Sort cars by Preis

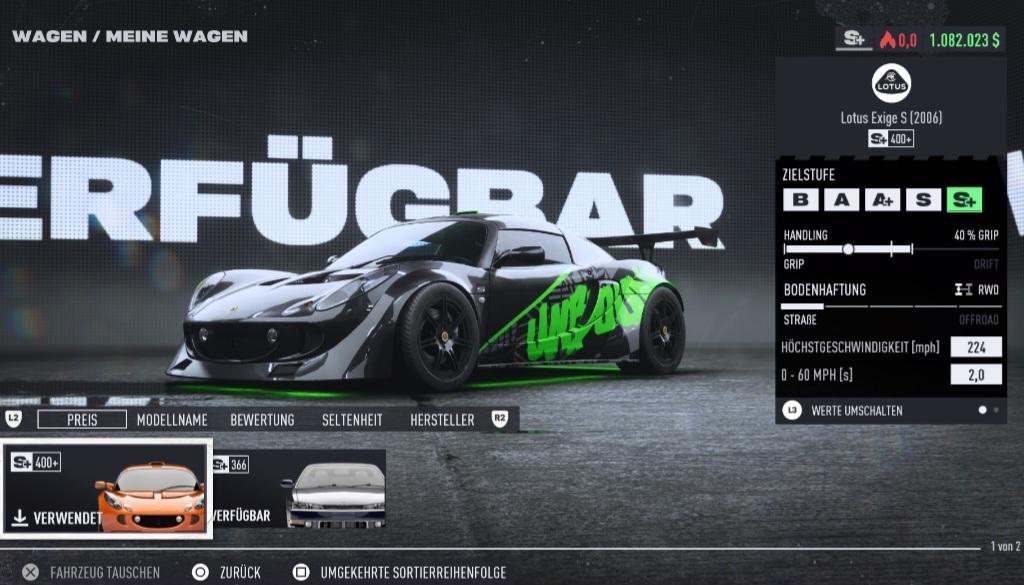[x=82, y=420]
